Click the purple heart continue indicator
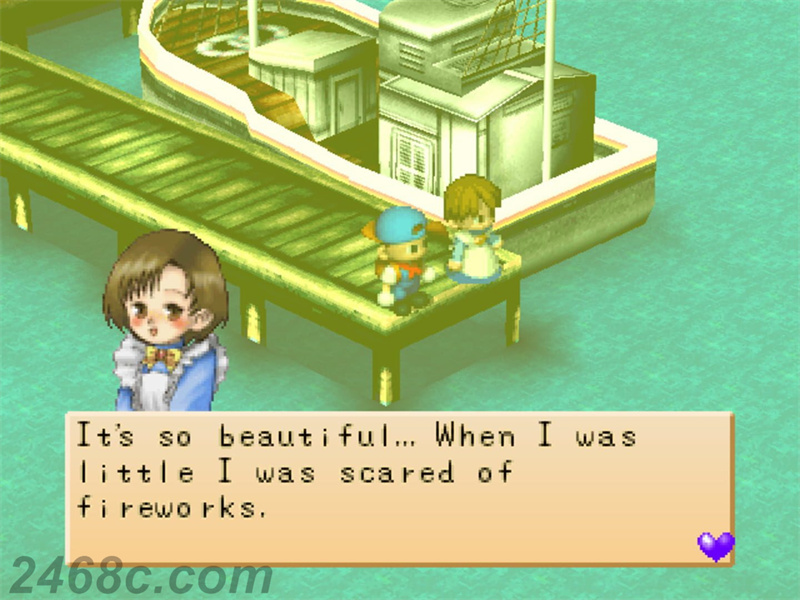800x600 pixels. (x=715, y=546)
